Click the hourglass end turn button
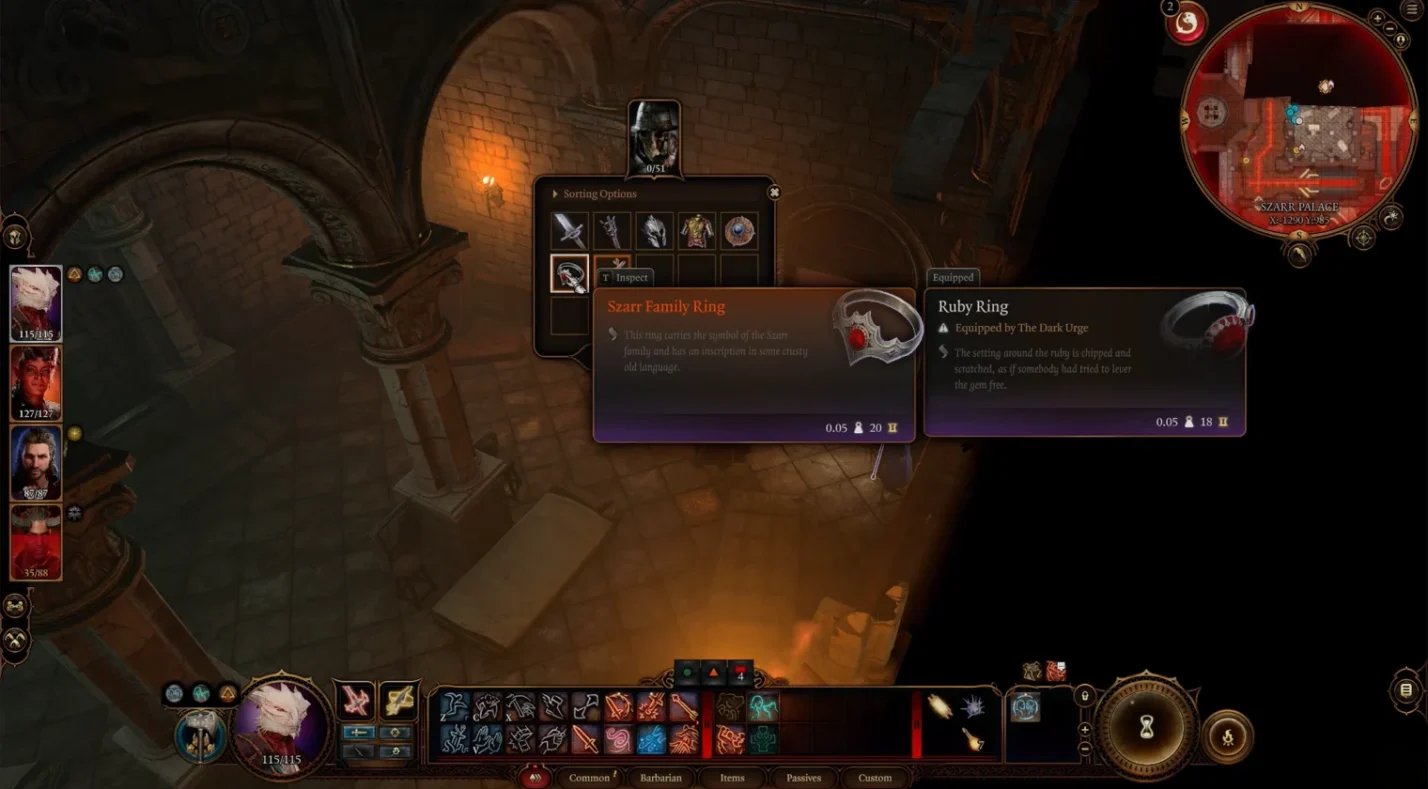The height and width of the screenshot is (789, 1428). (1146, 728)
